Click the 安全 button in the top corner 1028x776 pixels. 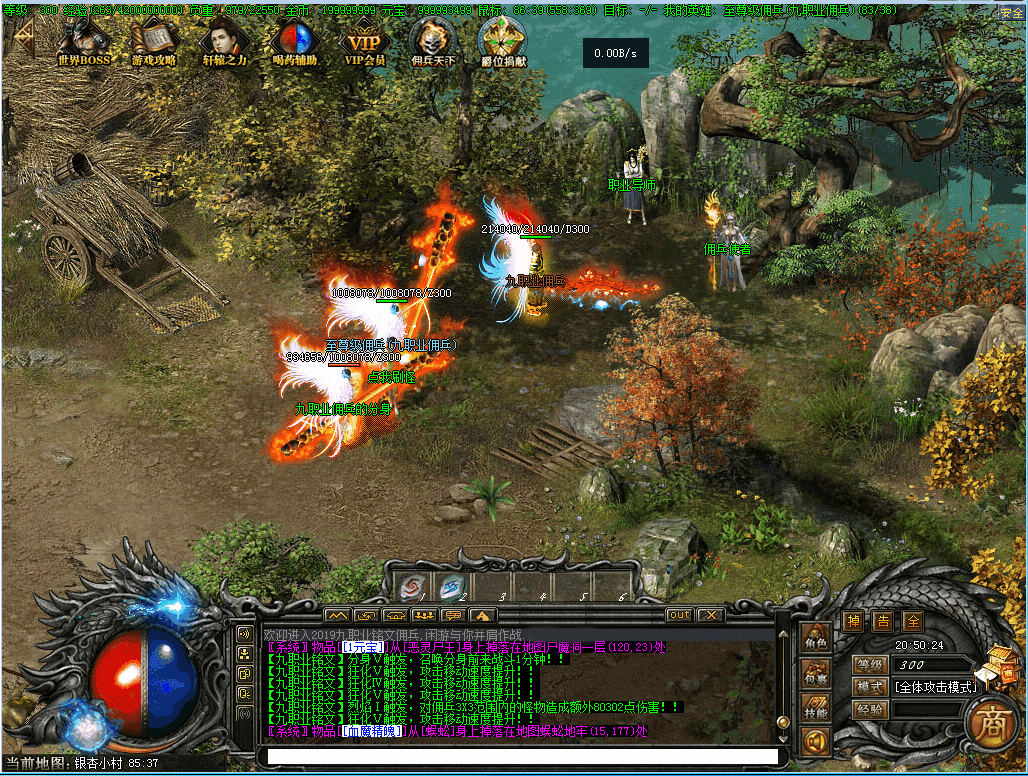coord(1010,13)
